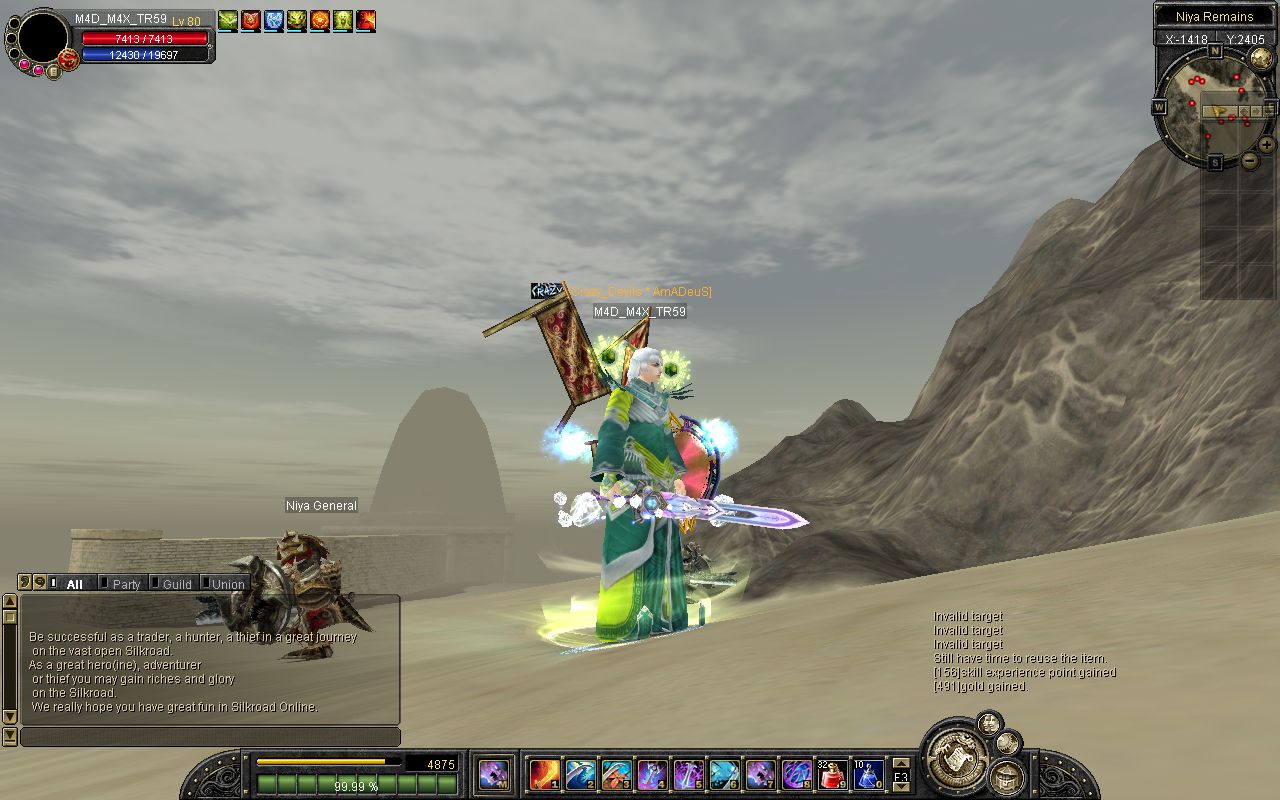Switch to the Guild chat tab

point(177,584)
